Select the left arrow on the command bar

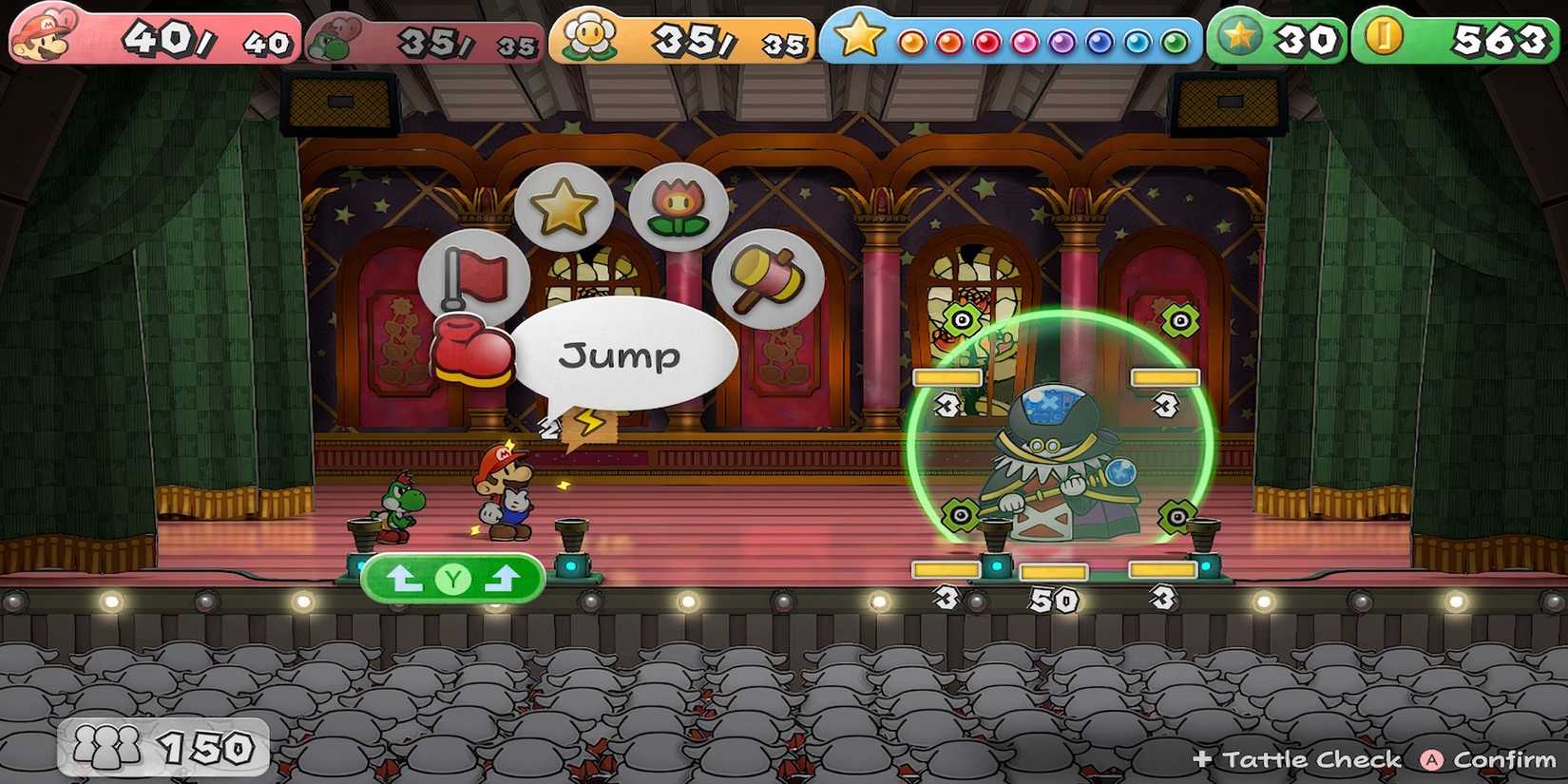pos(404,578)
